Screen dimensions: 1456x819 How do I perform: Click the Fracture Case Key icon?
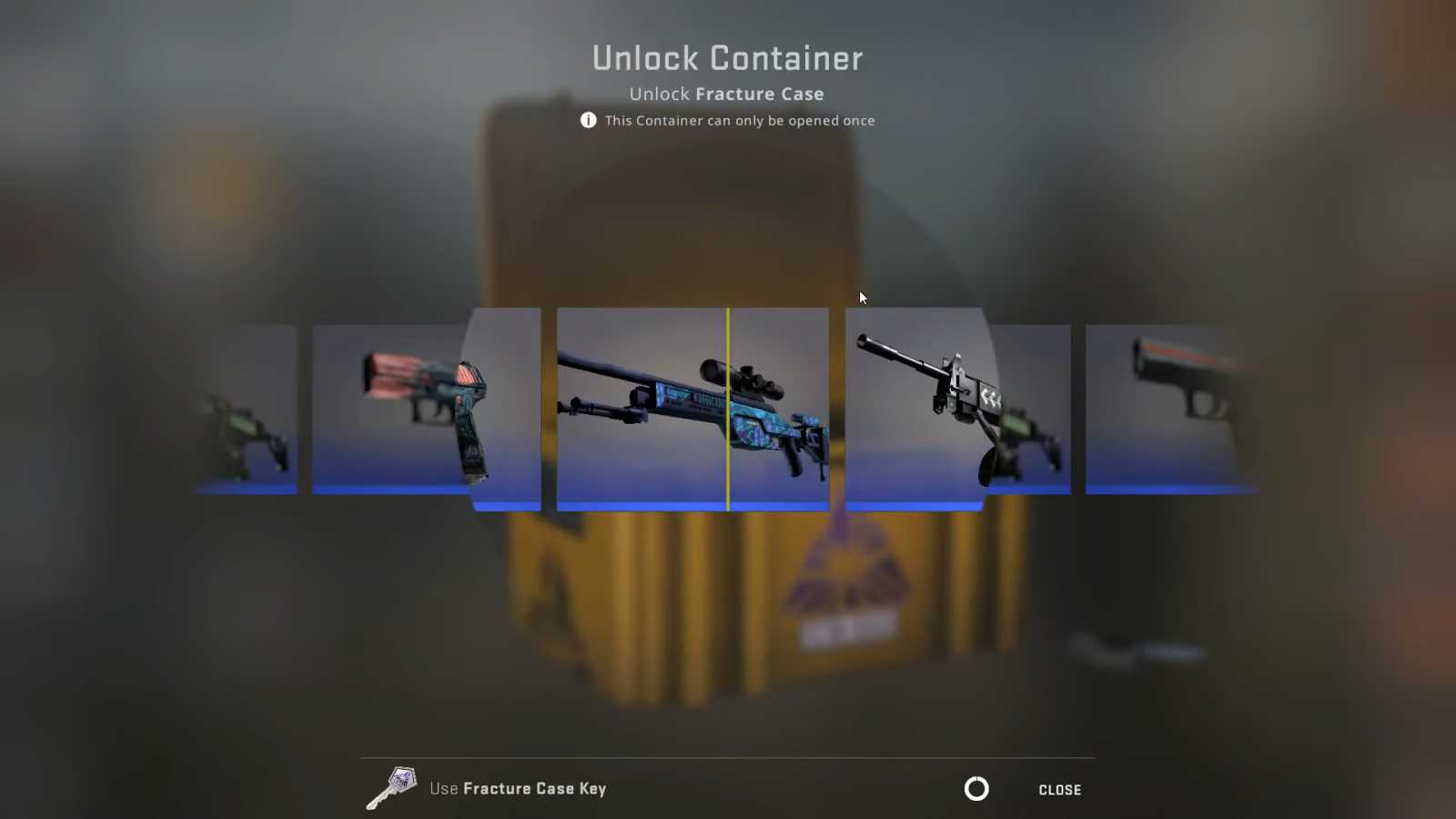point(391,785)
